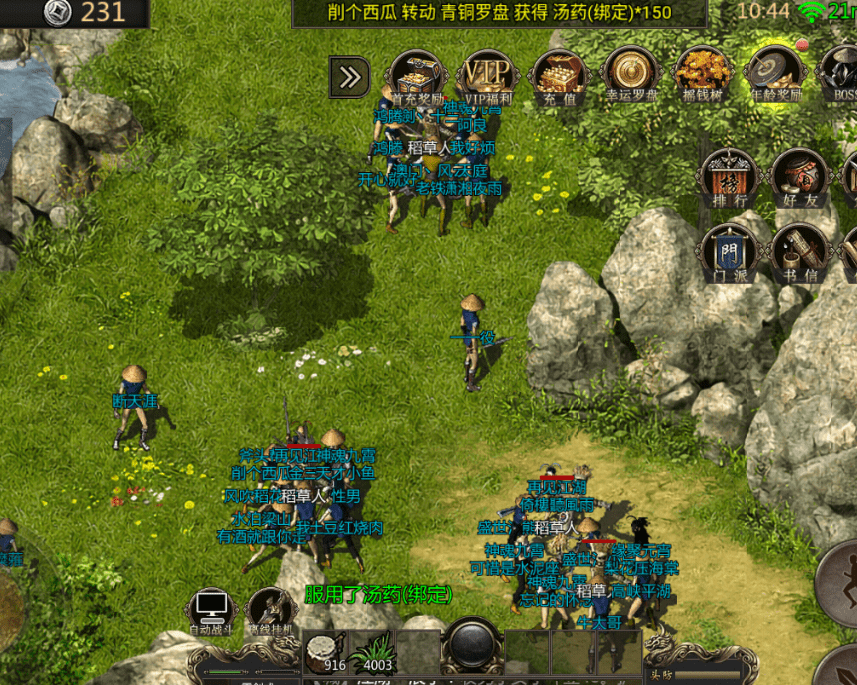857x685 pixels.
Task: Claim the 年龄奖励 age reward icon
Action: coord(772,74)
